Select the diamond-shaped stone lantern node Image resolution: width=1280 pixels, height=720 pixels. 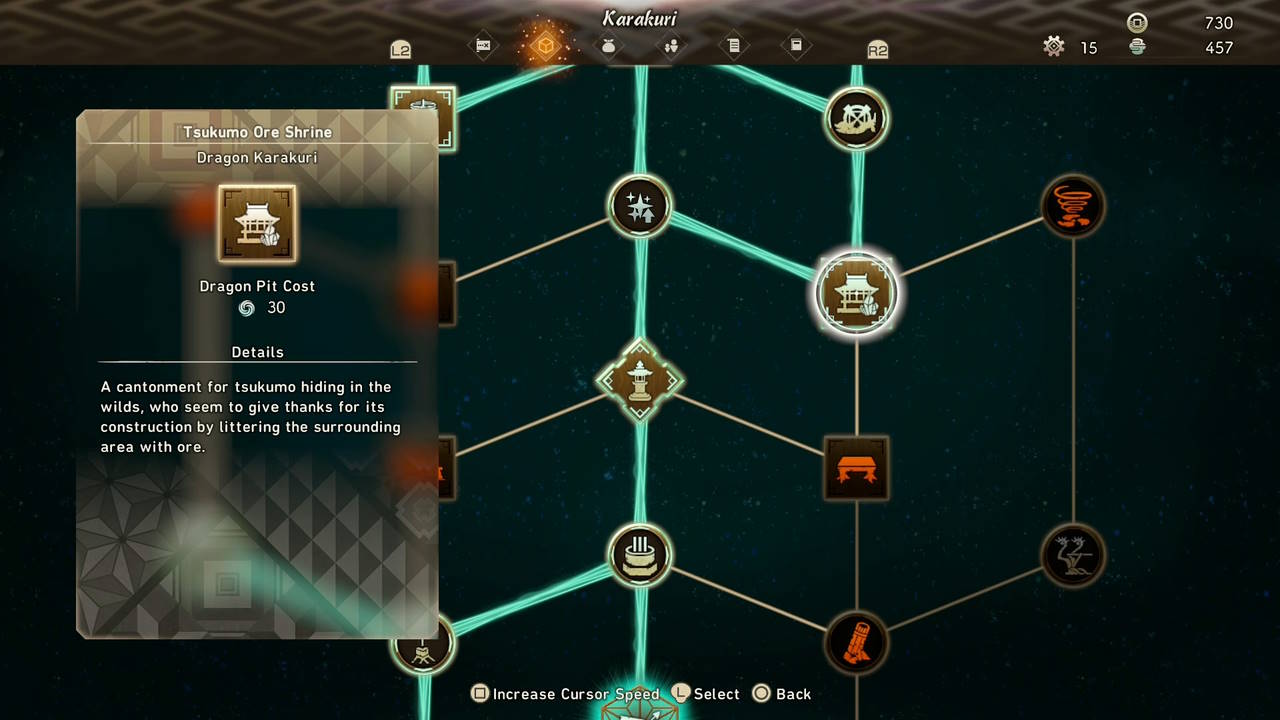coord(641,381)
